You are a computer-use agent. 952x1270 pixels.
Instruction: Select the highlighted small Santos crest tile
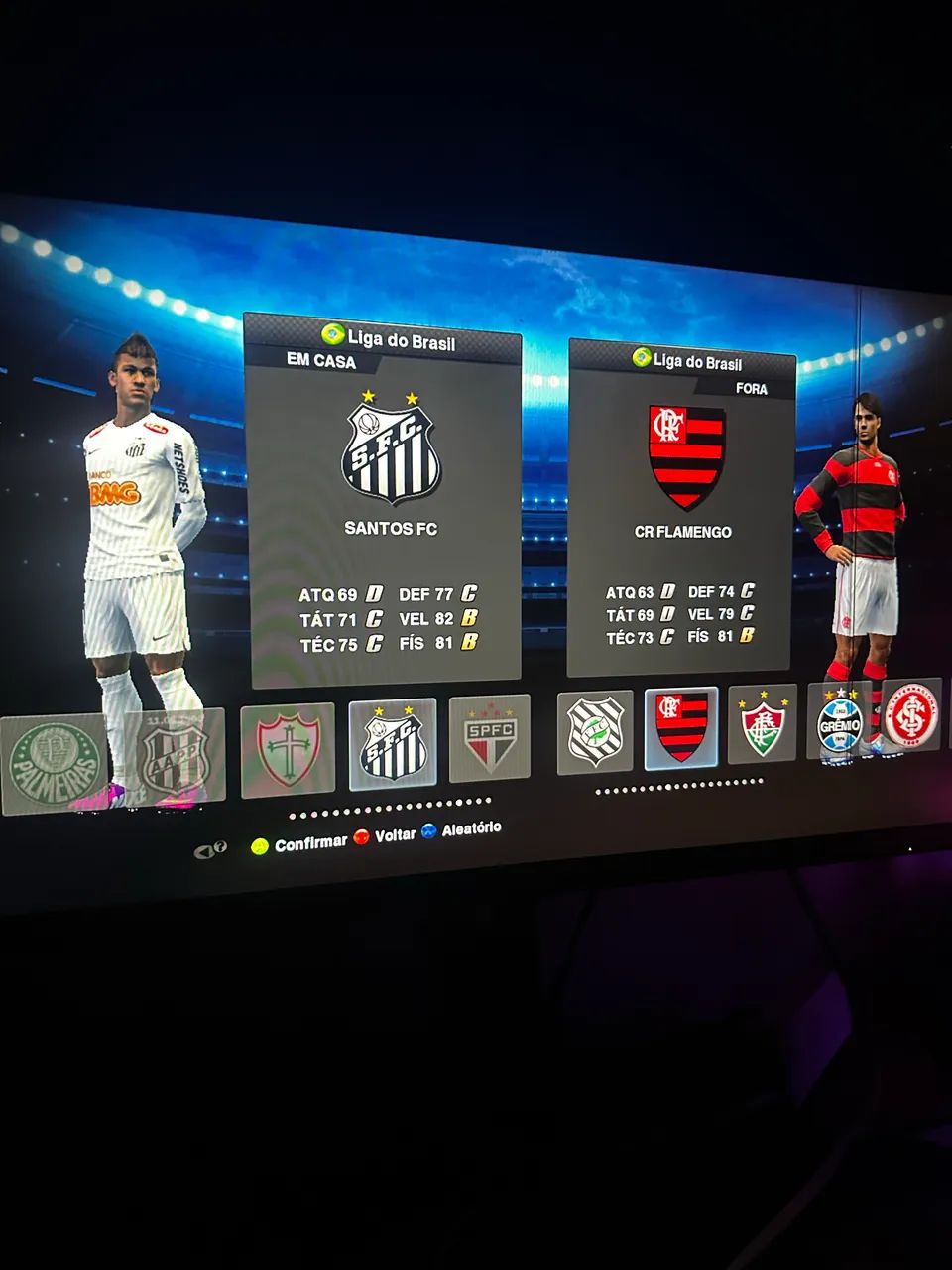pyautogui.click(x=393, y=743)
